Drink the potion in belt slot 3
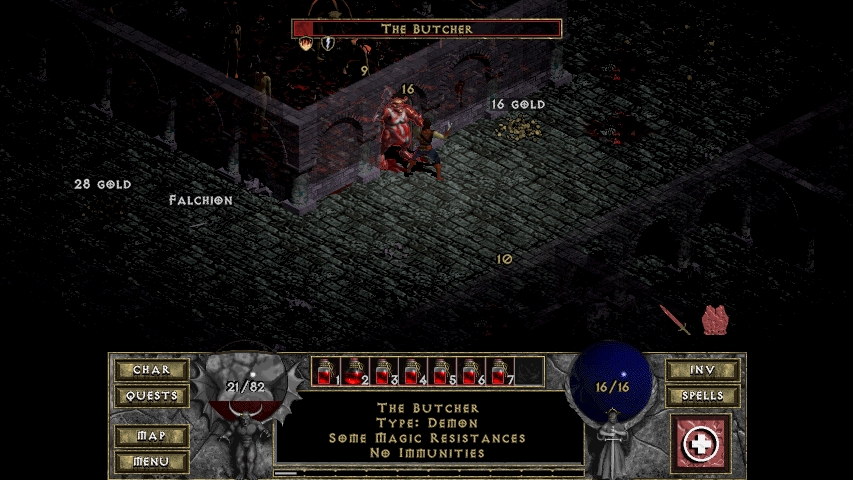The width and height of the screenshot is (853, 480). tap(384, 371)
